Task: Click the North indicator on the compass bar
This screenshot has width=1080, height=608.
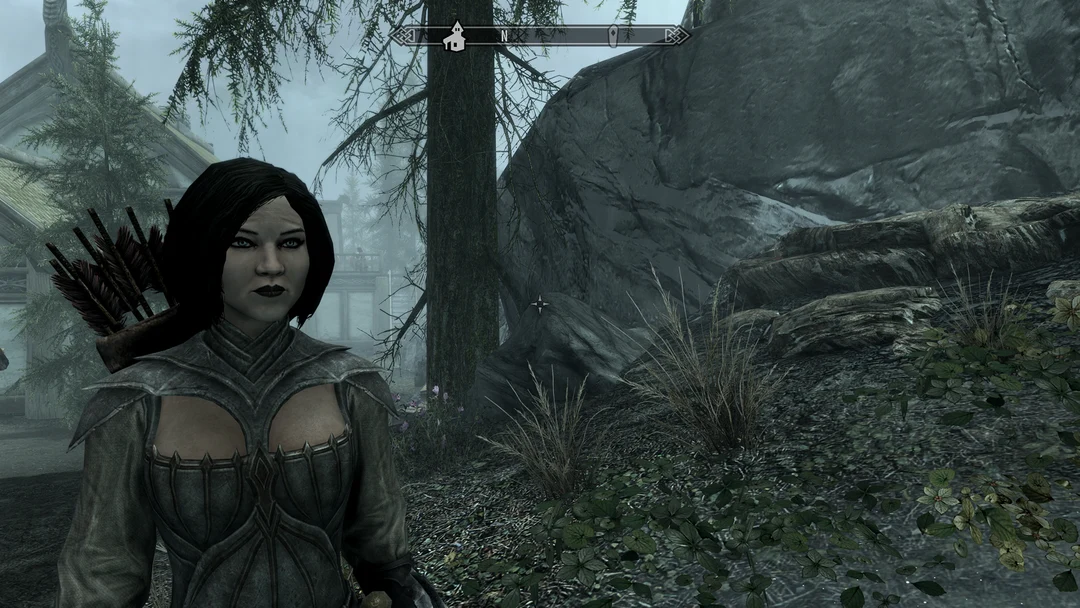Action: [x=505, y=36]
